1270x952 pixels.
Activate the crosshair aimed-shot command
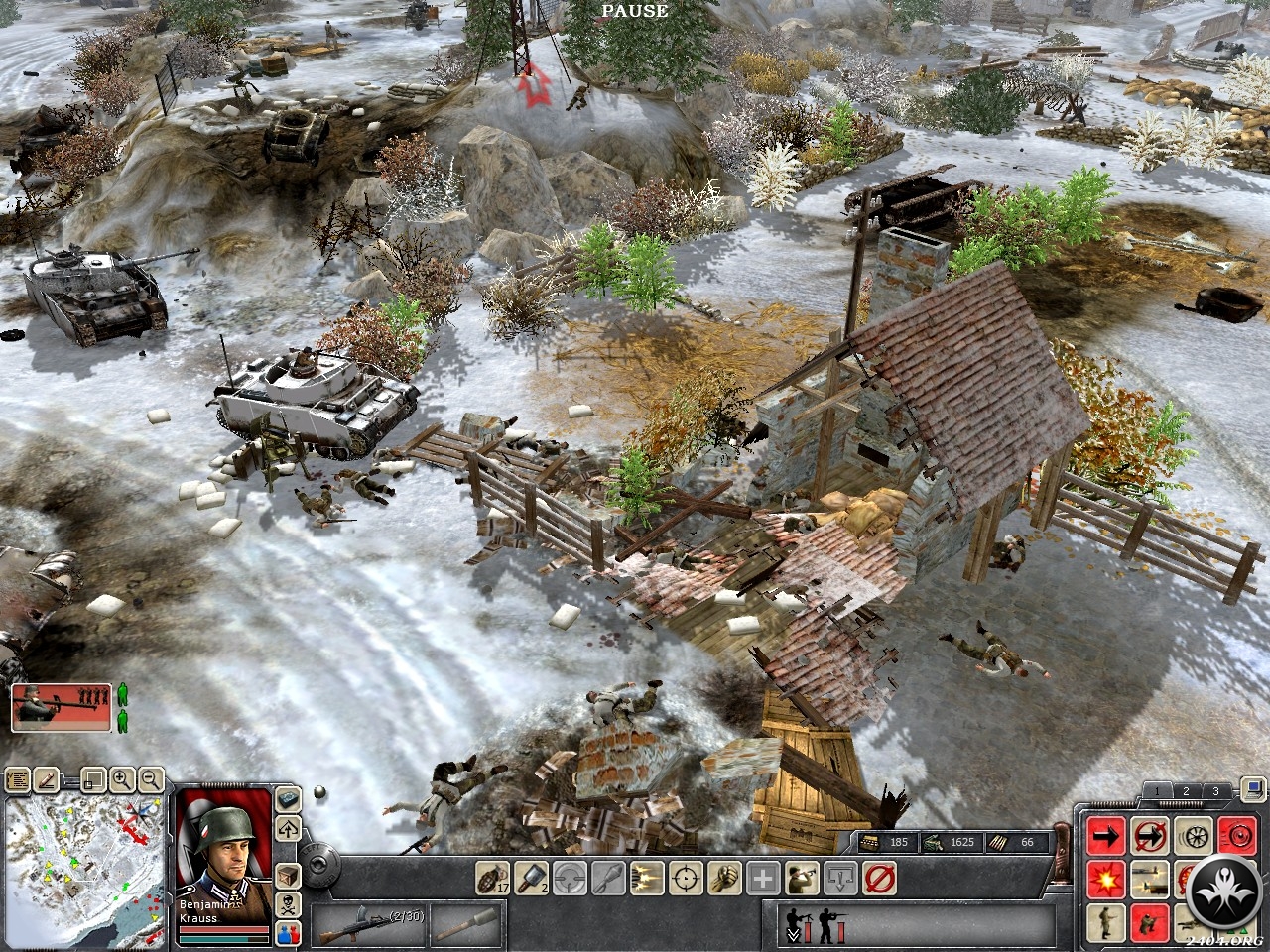(687, 877)
